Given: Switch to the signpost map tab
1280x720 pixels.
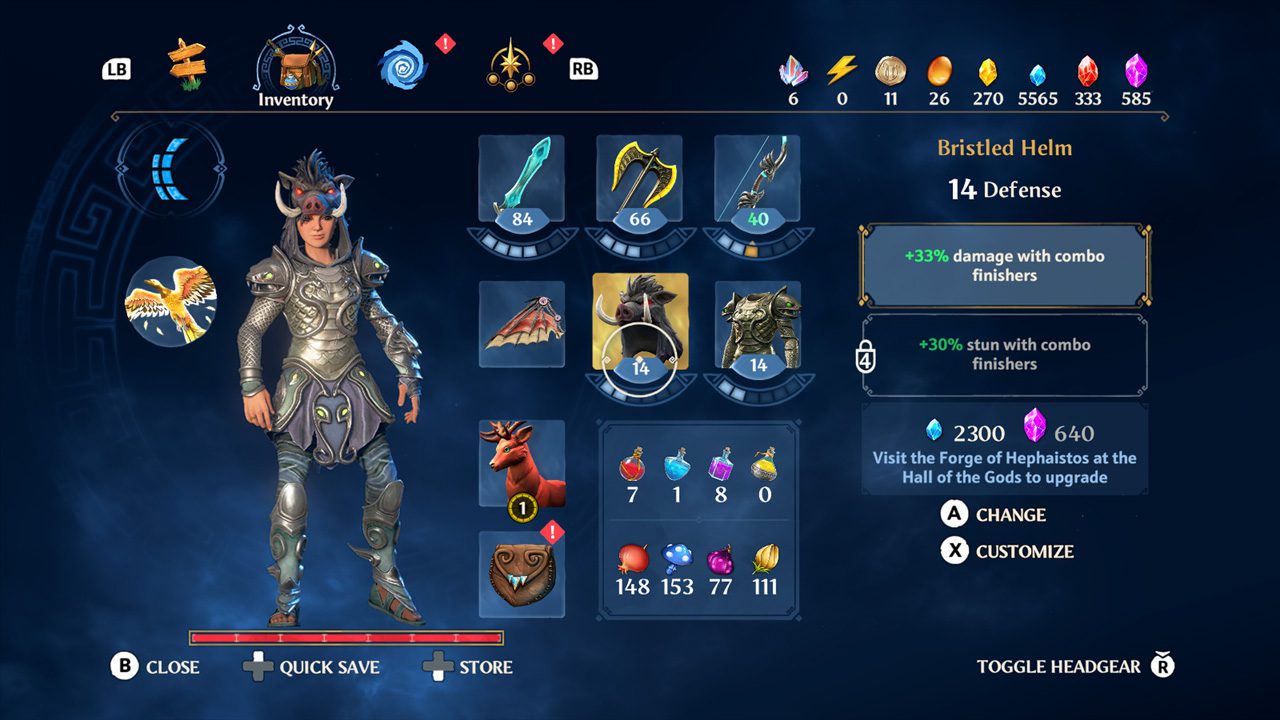Looking at the screenshot, I should point(186,64).
